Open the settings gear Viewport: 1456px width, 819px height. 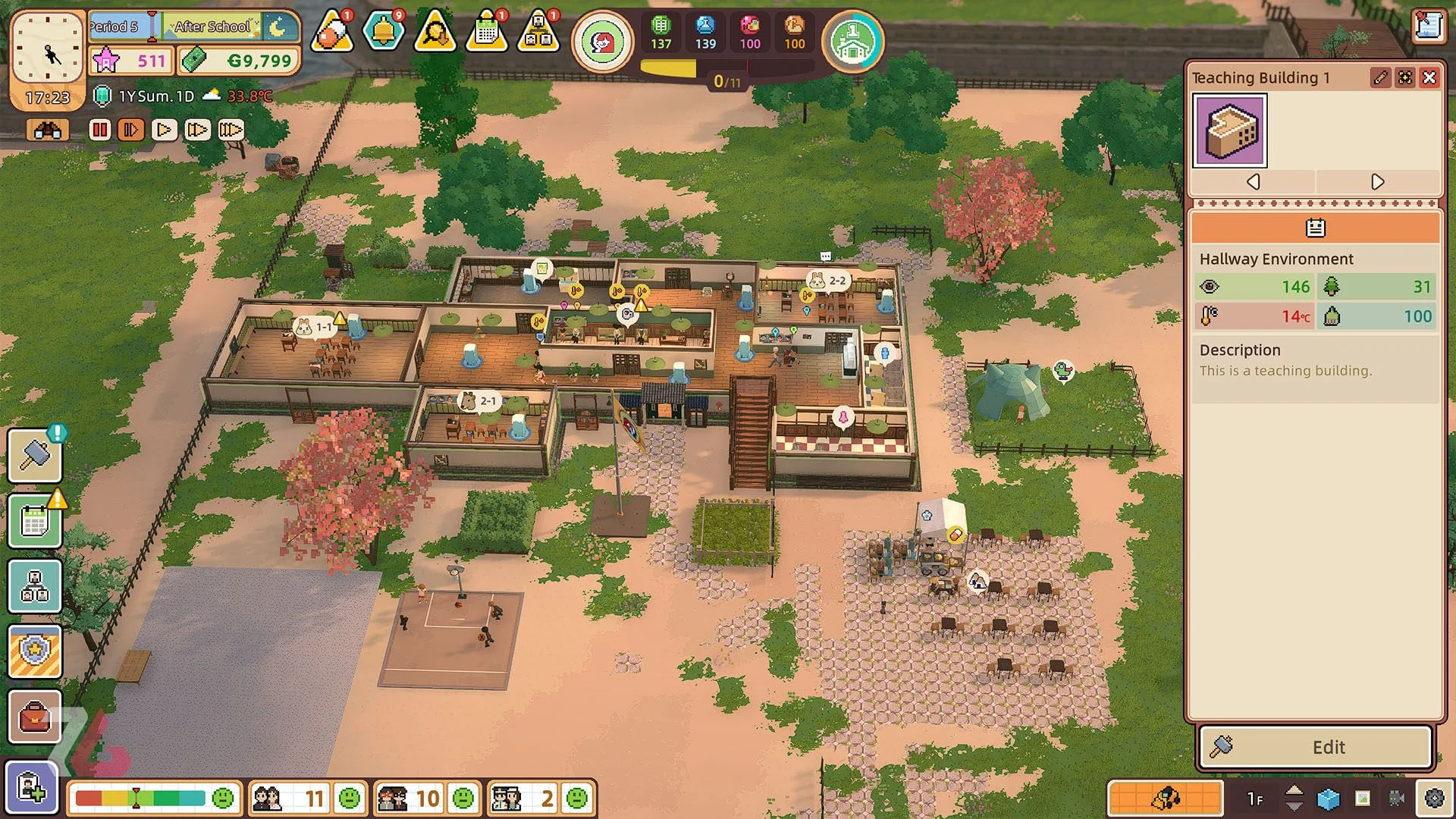tap(1434, 798)
